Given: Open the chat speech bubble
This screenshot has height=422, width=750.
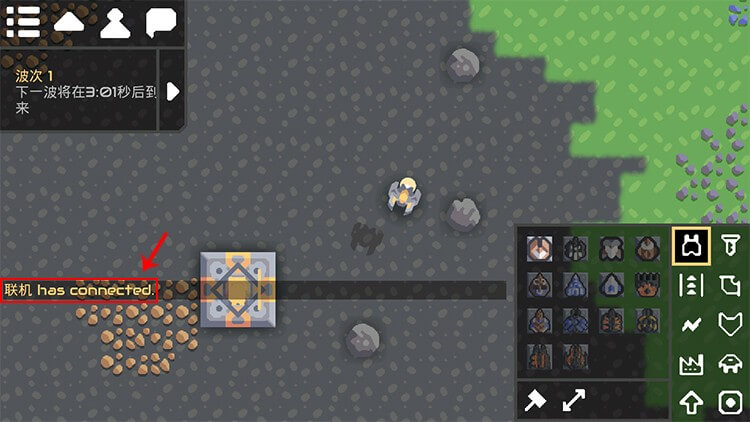Looking at the screenshot, I should pos(162,22).
